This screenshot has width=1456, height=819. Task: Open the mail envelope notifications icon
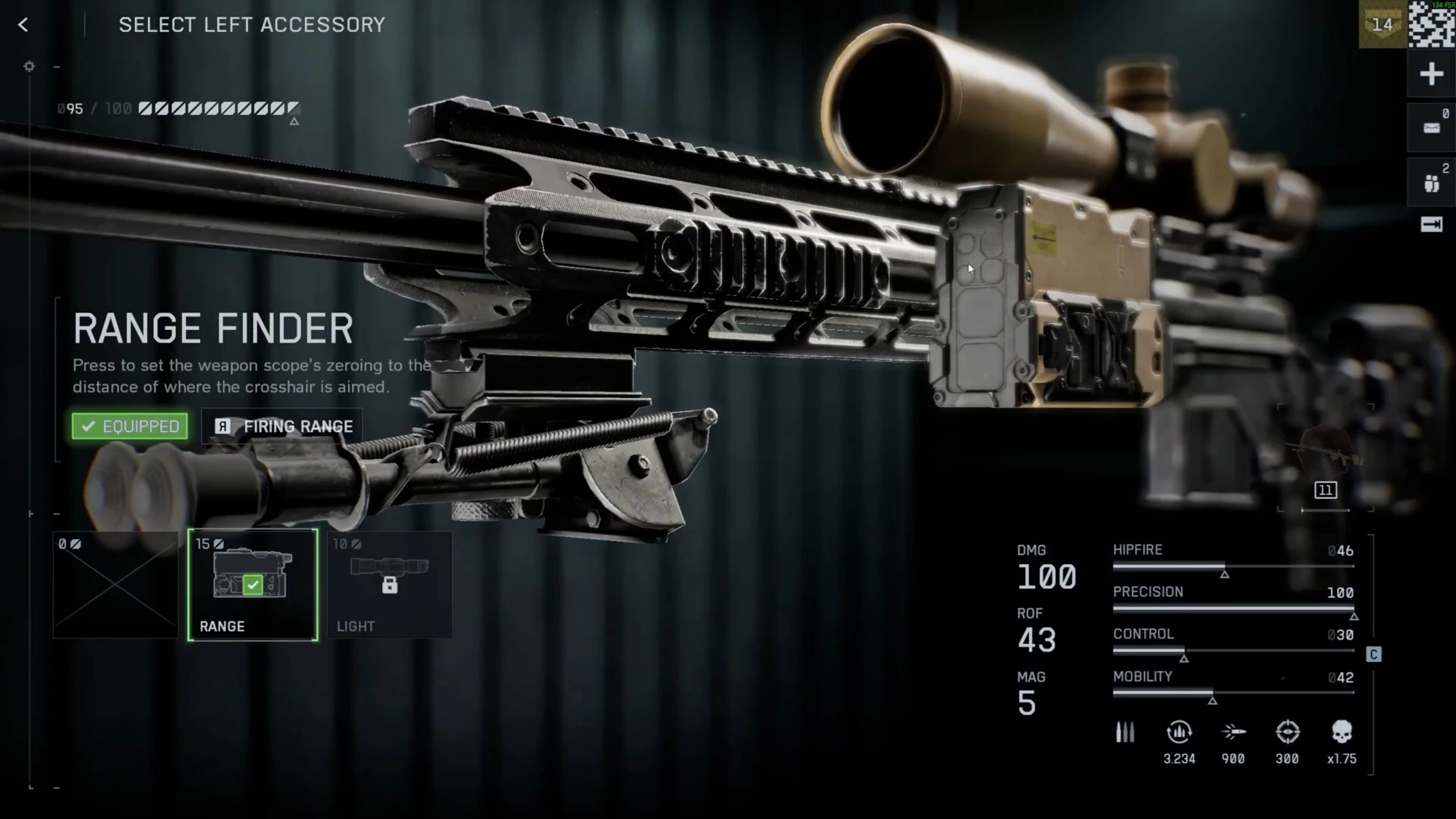click(x=1431, y=128)
